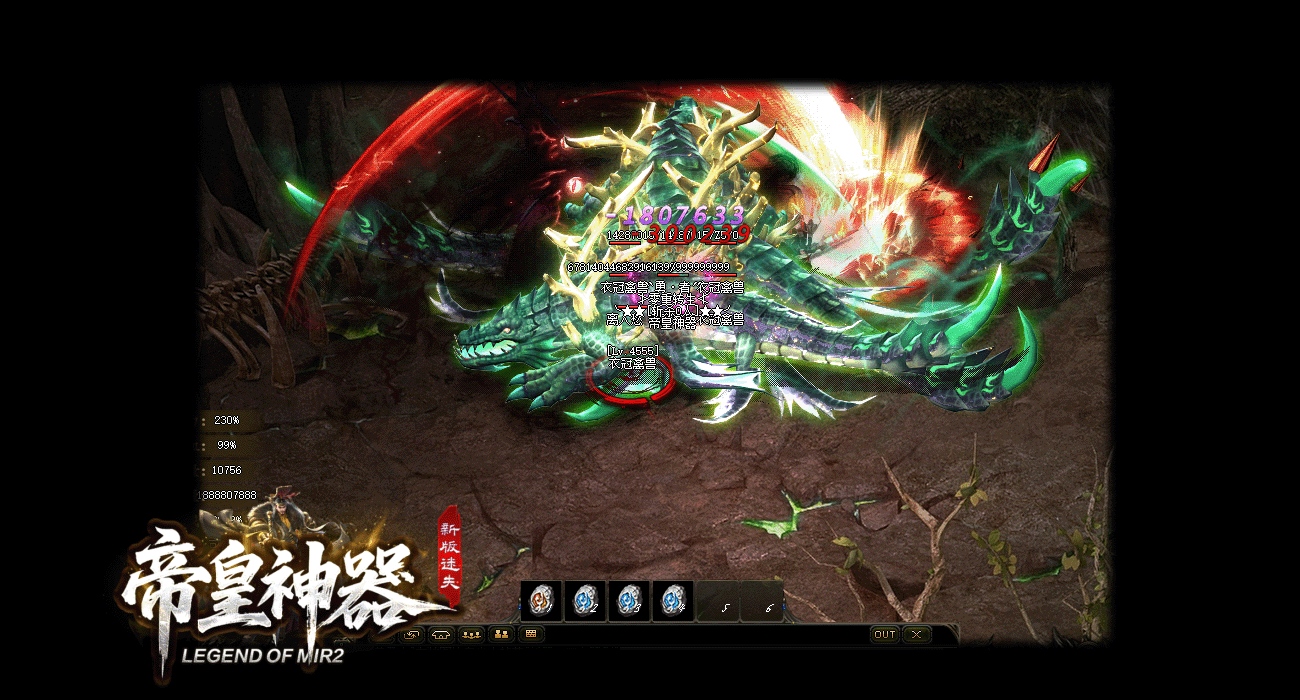Open the house-shaped toolbar button

(x=441, y=634)
